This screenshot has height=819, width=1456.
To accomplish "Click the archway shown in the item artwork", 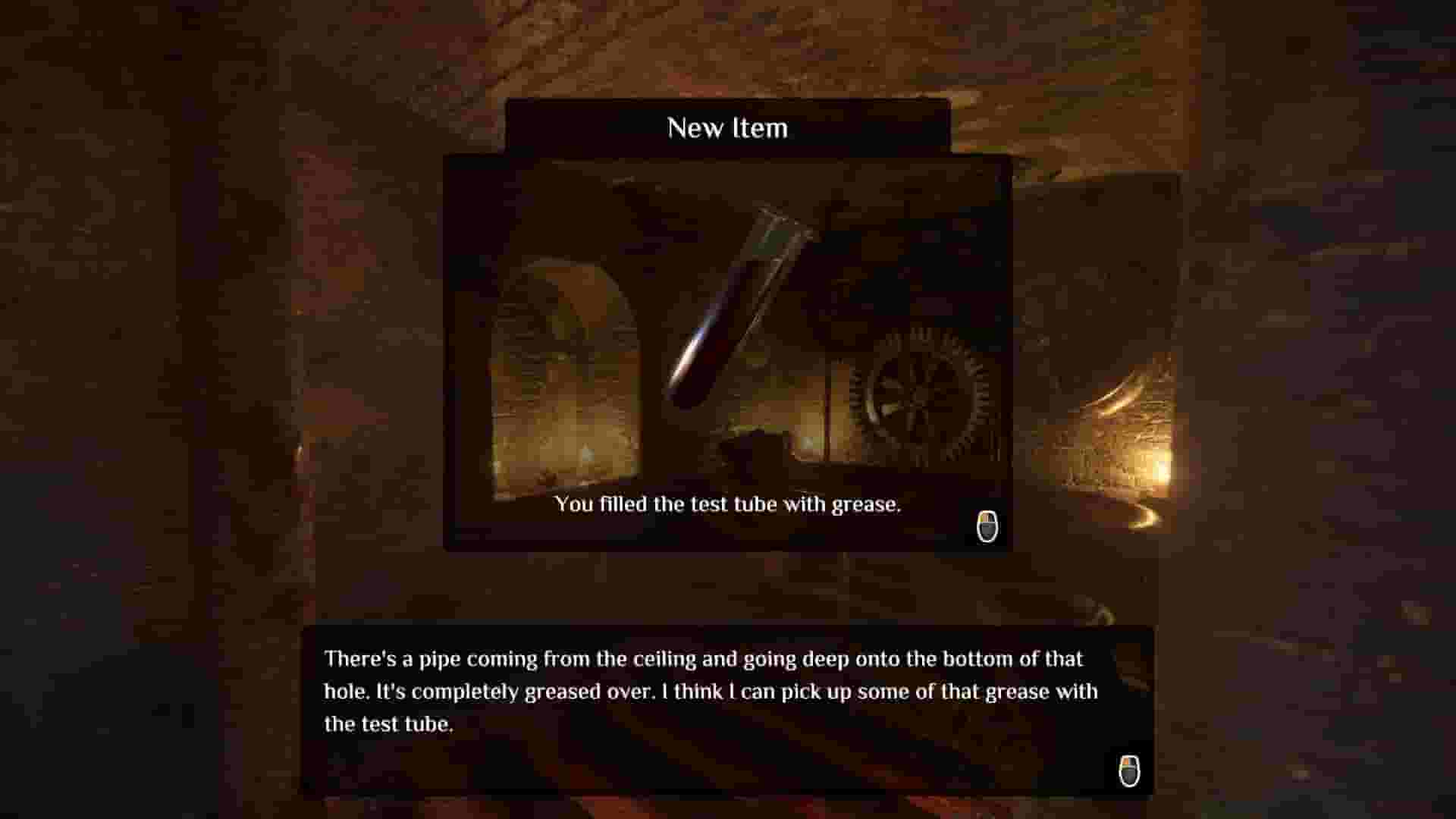I will coord(573,356).
